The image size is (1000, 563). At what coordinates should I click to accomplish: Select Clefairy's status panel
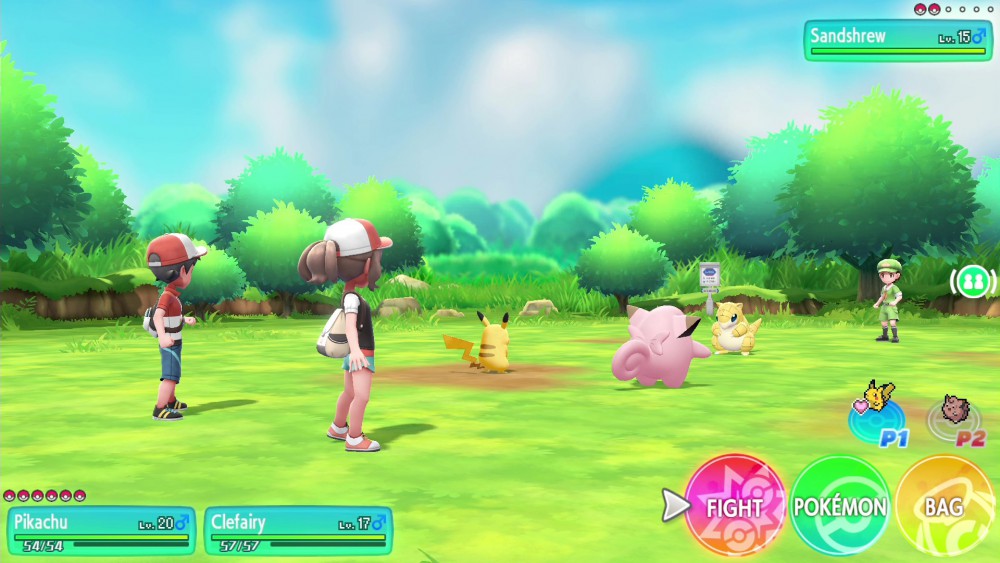[298, 530]
